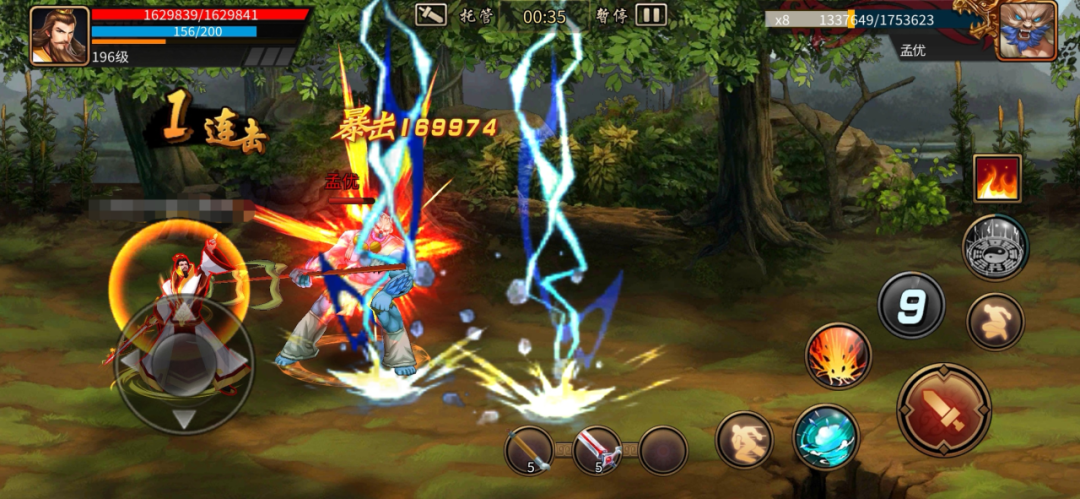
Task: Use the crouching figure skill beside the attack button
Action: [995, 321]
